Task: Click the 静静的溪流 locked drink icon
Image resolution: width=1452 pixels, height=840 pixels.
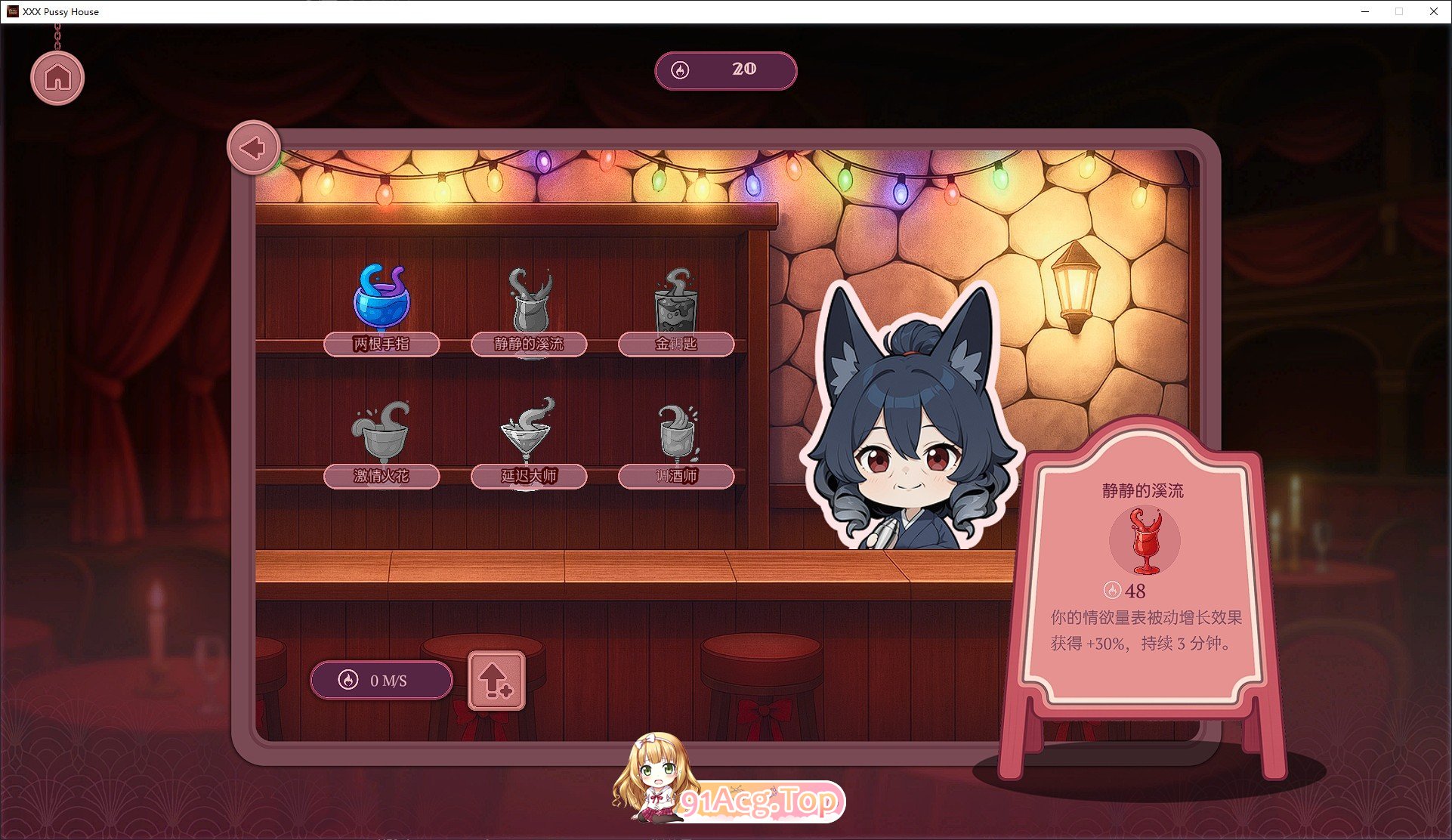Action: pyautogui.click(x=529, y=301)
